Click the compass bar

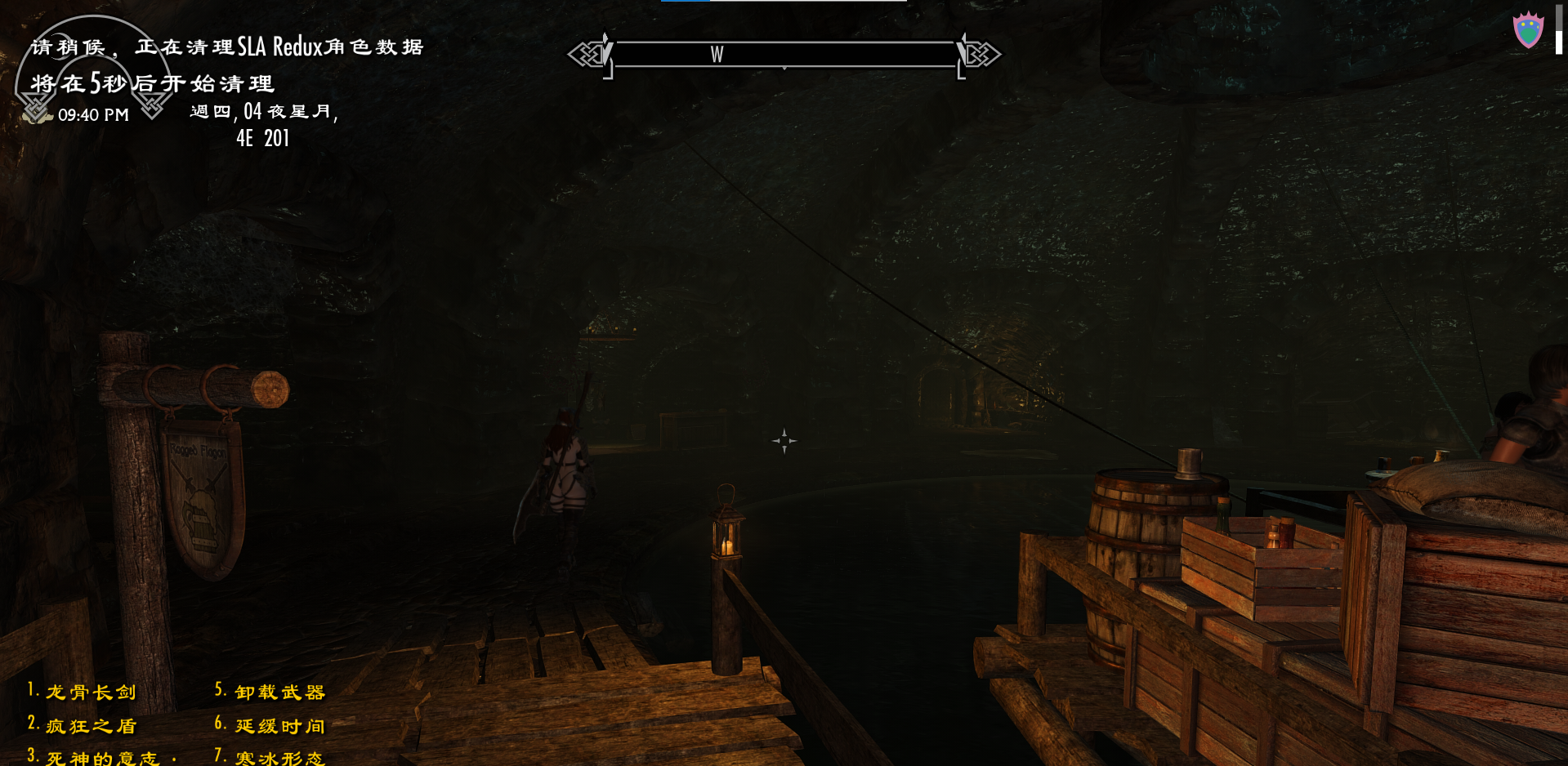[784, 55]
